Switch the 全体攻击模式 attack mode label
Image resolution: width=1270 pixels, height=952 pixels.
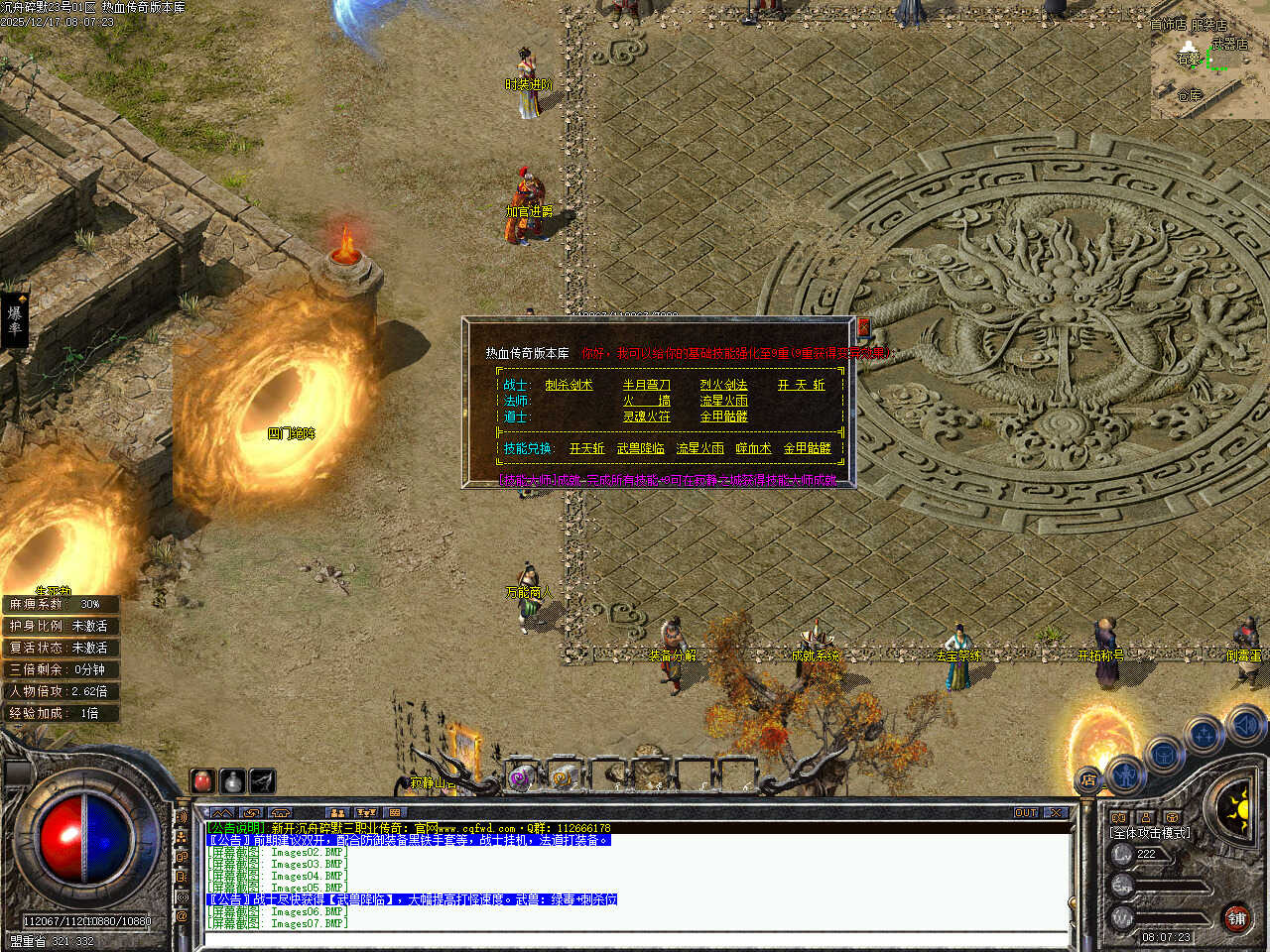(1149, 833)
